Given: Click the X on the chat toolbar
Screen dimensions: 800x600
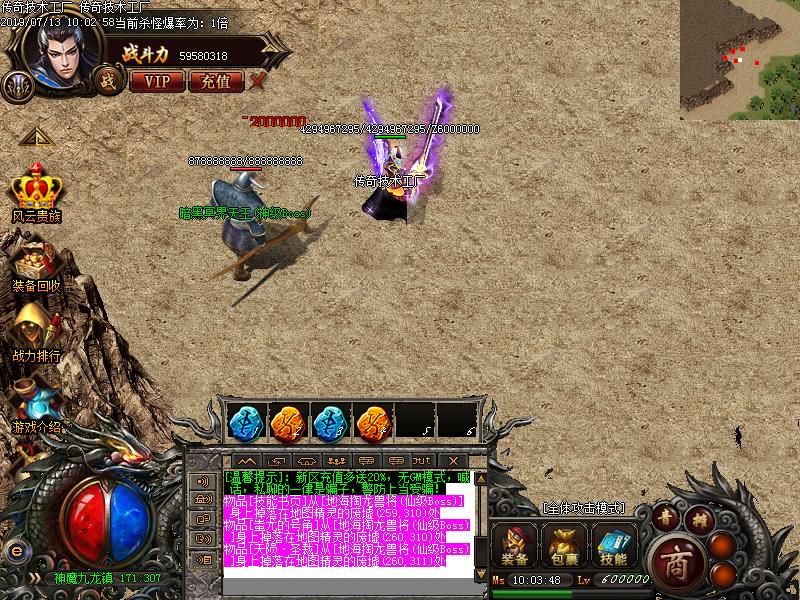Looking at the screenshot, I should tap(453, 460).
